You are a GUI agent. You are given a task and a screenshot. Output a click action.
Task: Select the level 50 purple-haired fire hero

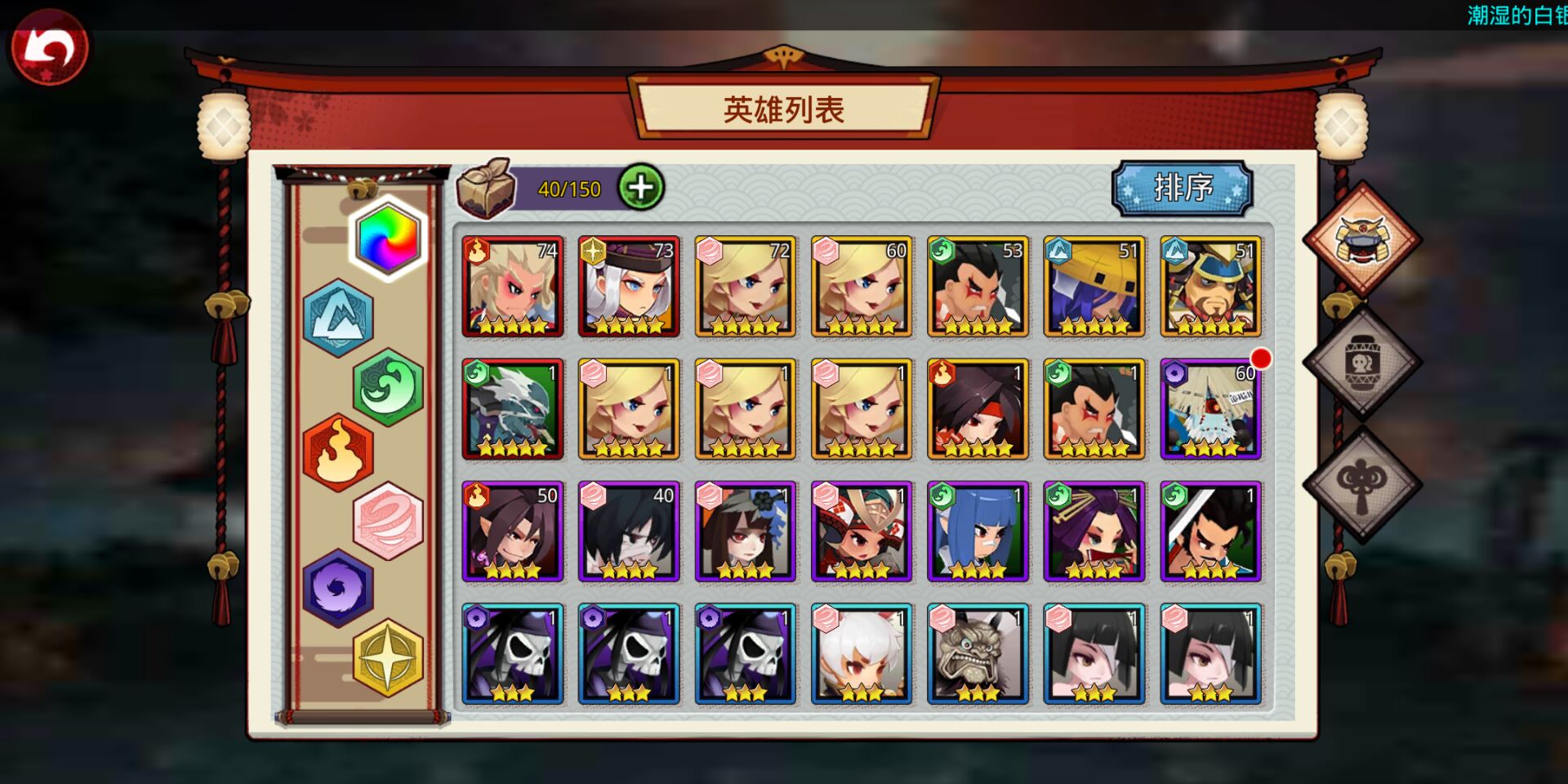click(513, 532)
